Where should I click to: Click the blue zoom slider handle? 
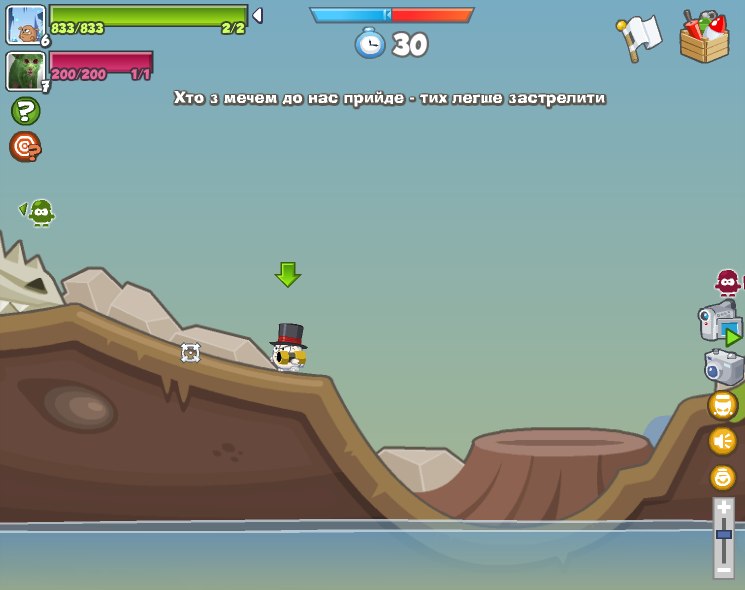[x=724, y=534]
